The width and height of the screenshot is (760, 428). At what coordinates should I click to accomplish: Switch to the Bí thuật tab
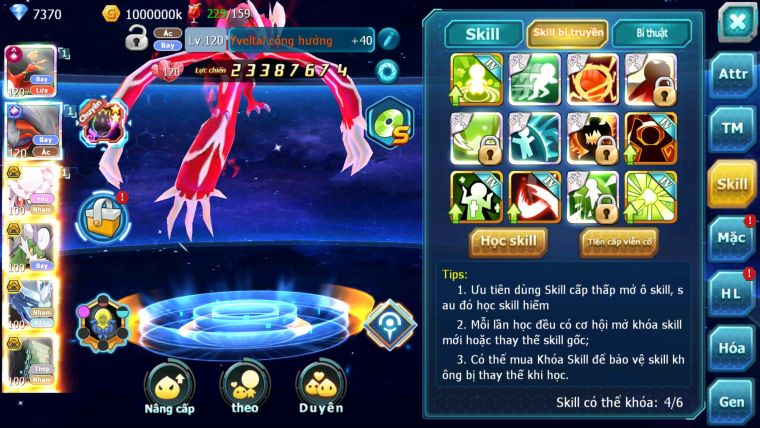pos(653,34)
